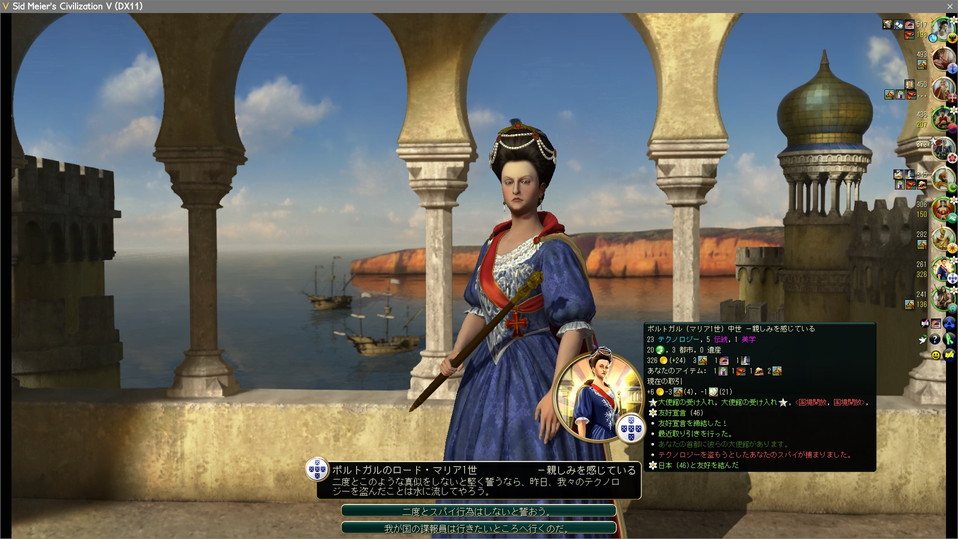This screenshot has width=958, height=539.
Task: Select the topmost leader portrait in the score list
Action: [941, 27]
